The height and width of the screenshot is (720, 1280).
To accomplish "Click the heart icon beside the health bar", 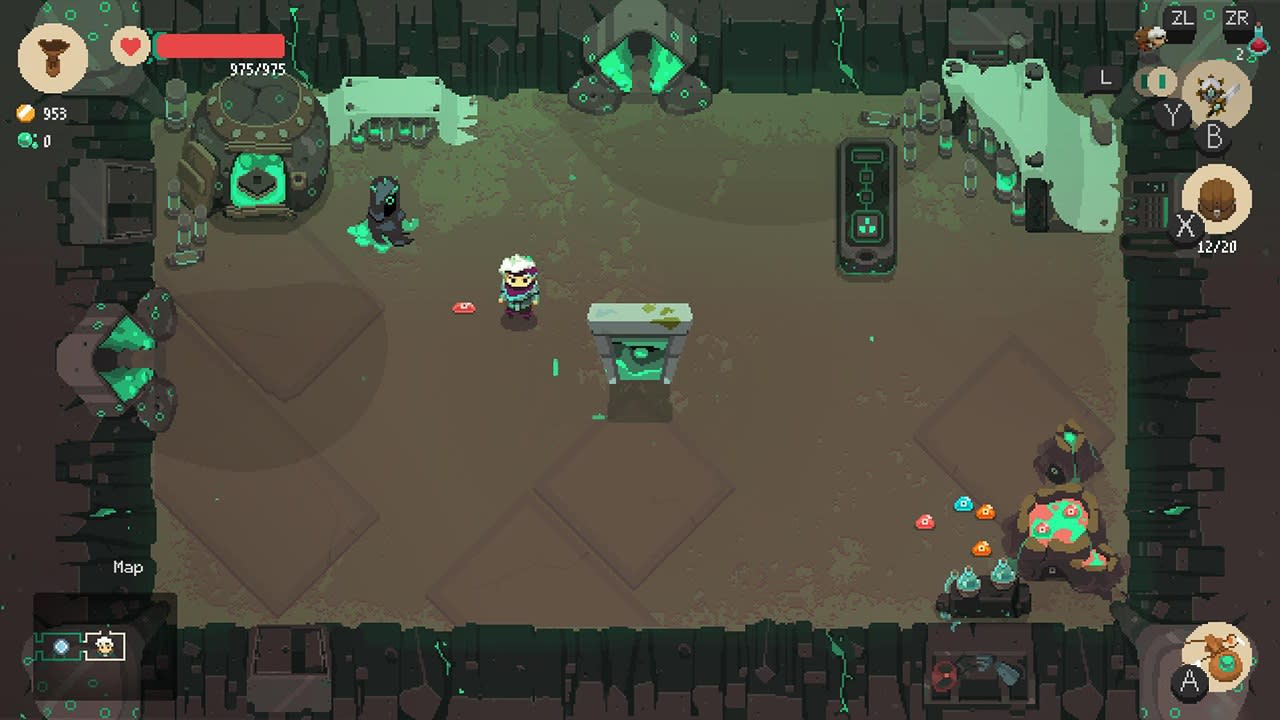I will click(128, 45).
